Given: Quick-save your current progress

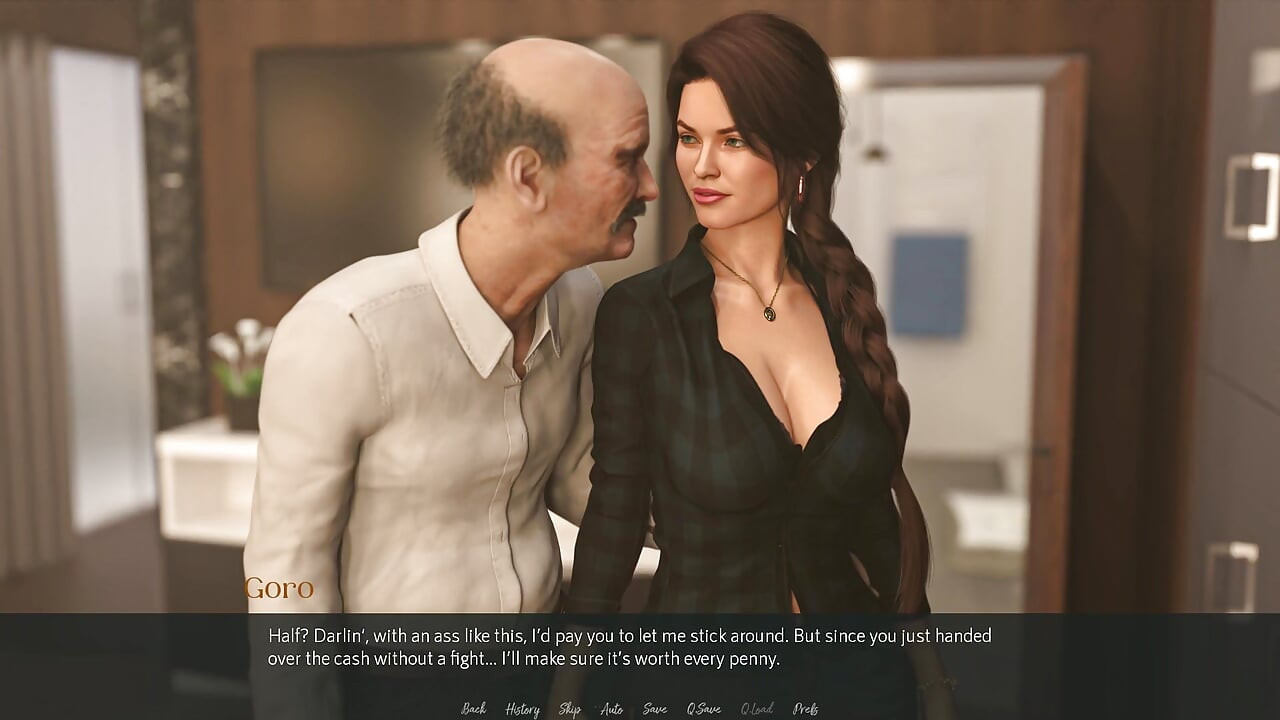Looking at the screenshot, I should (703, 709).
